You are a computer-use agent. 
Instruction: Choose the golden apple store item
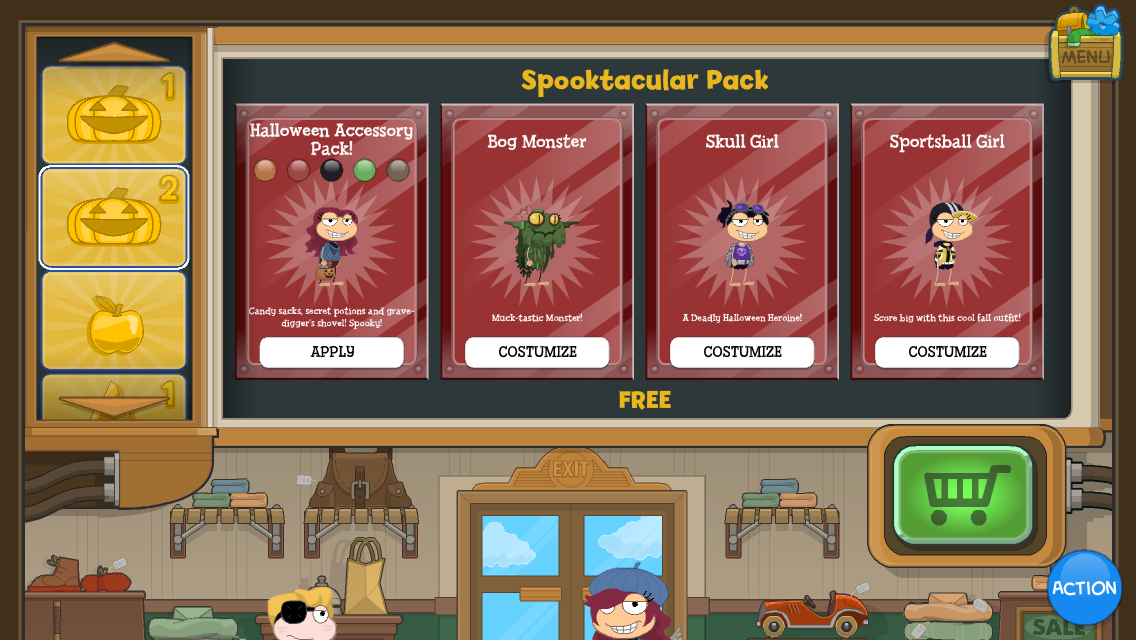114,322
